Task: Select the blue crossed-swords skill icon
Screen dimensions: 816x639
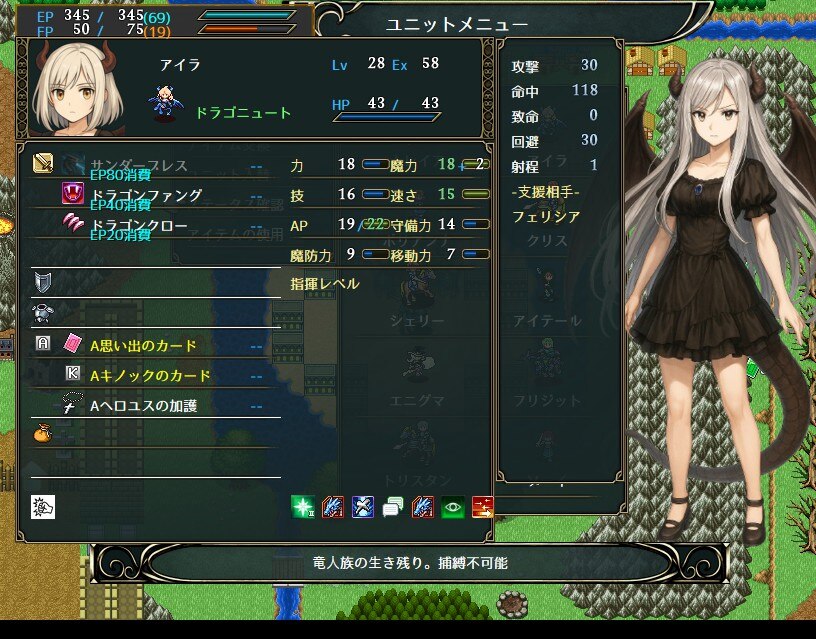Action: 363,507
